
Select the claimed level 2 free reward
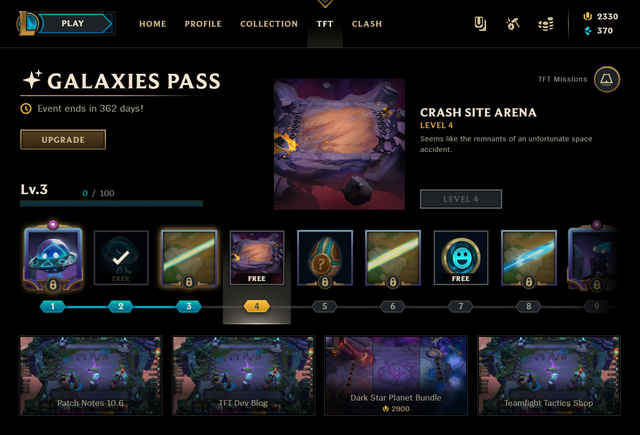tap(121, 259)
